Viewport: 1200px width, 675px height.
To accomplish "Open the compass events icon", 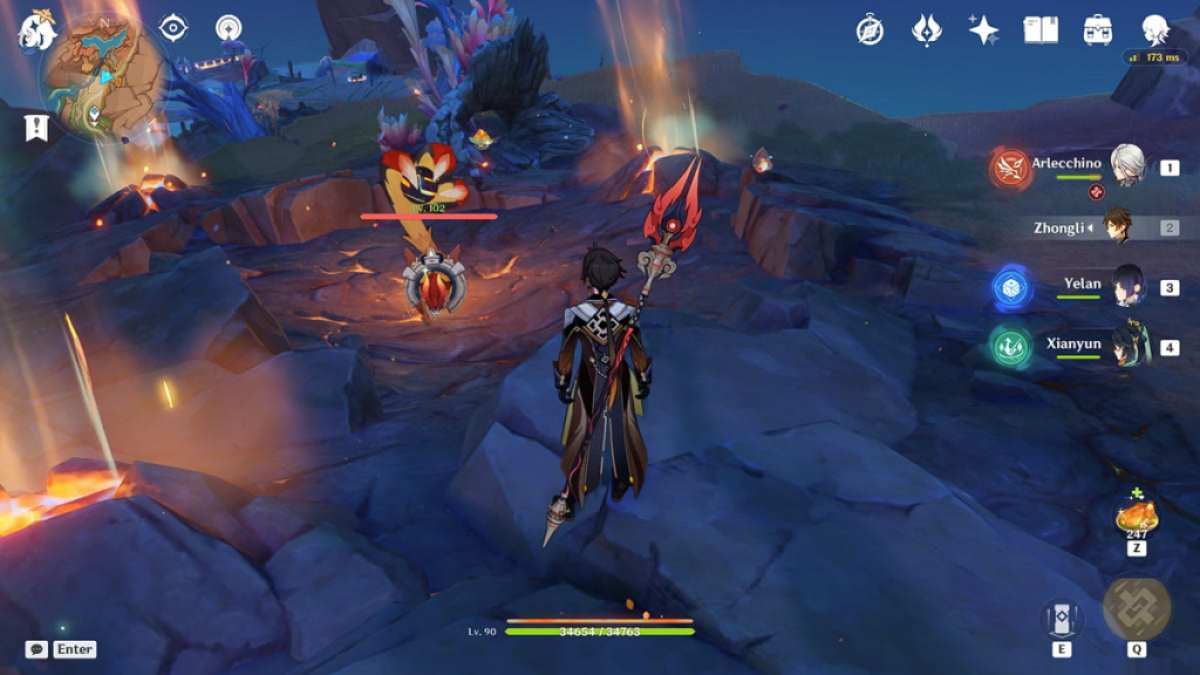I will coord(869,30).
